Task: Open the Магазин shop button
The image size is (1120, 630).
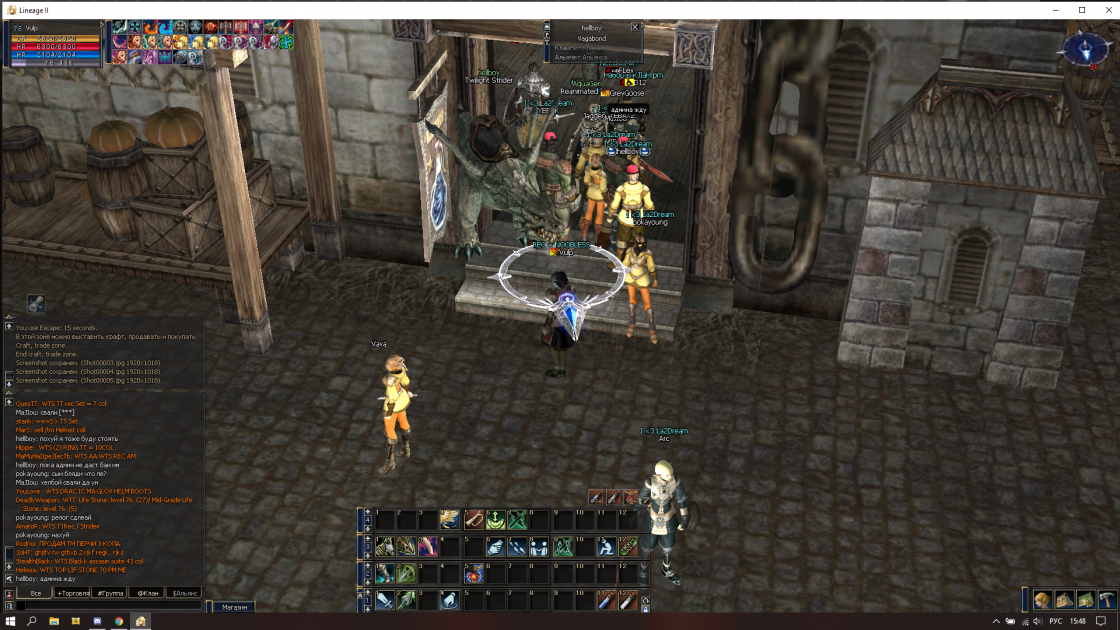Action: pyautogui.click(x=234, y=607)
